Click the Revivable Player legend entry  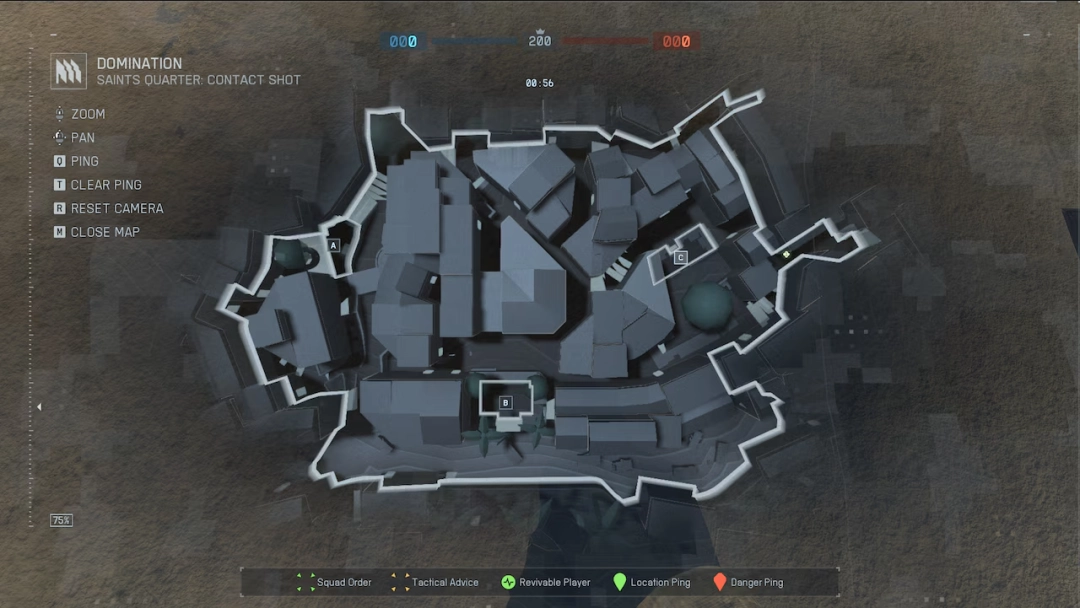pos(546,582)
